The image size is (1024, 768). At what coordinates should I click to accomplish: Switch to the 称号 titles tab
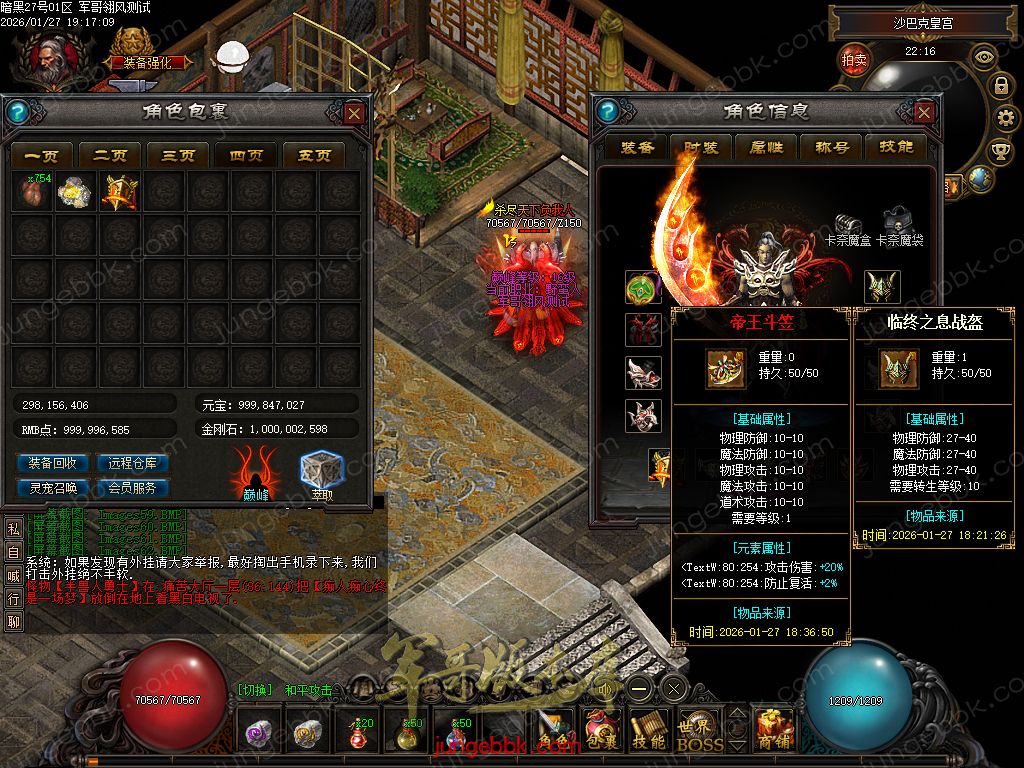tap(831, 147)
